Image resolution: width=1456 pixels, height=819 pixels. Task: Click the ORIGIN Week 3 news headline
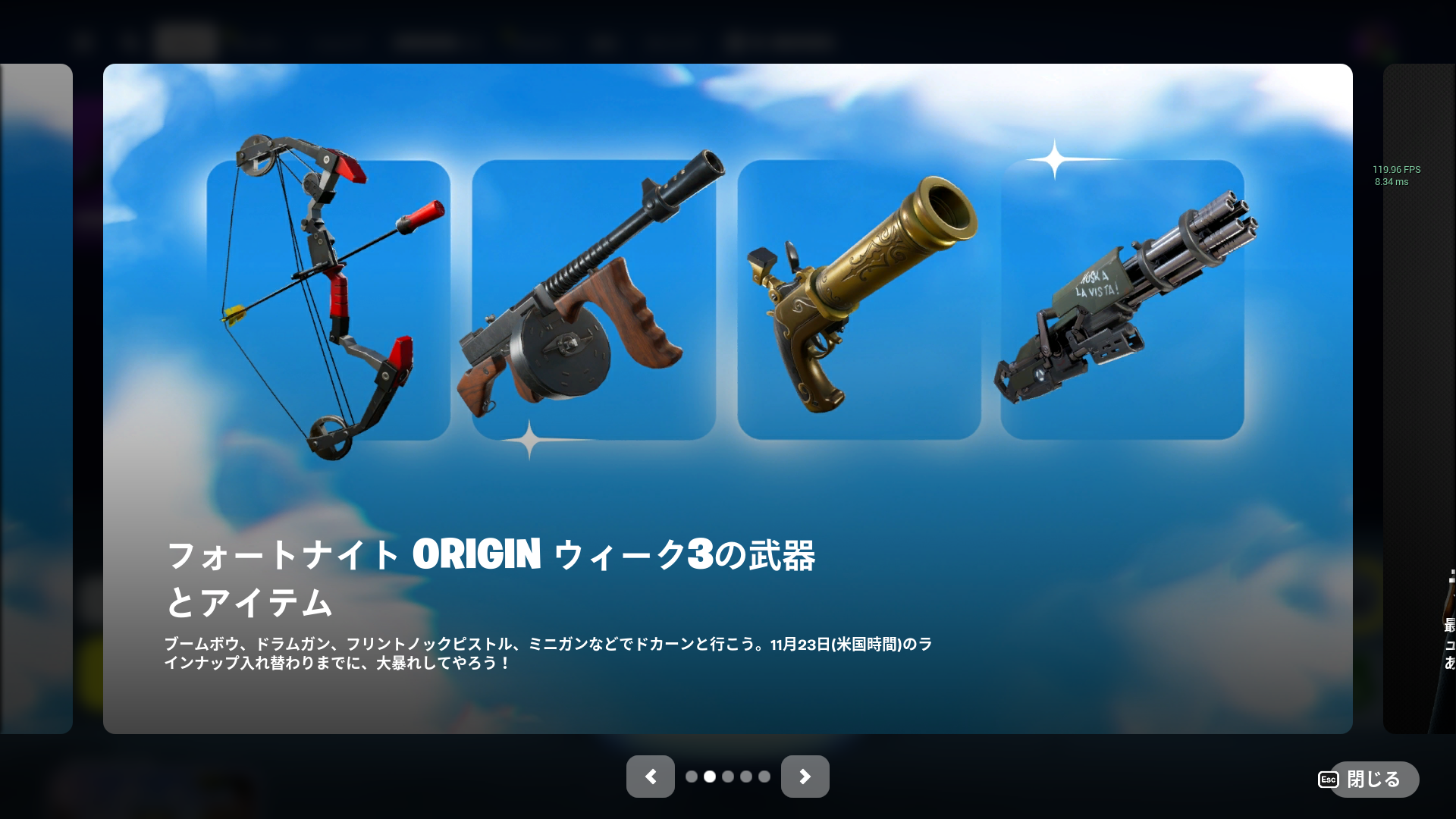point(493,576)
